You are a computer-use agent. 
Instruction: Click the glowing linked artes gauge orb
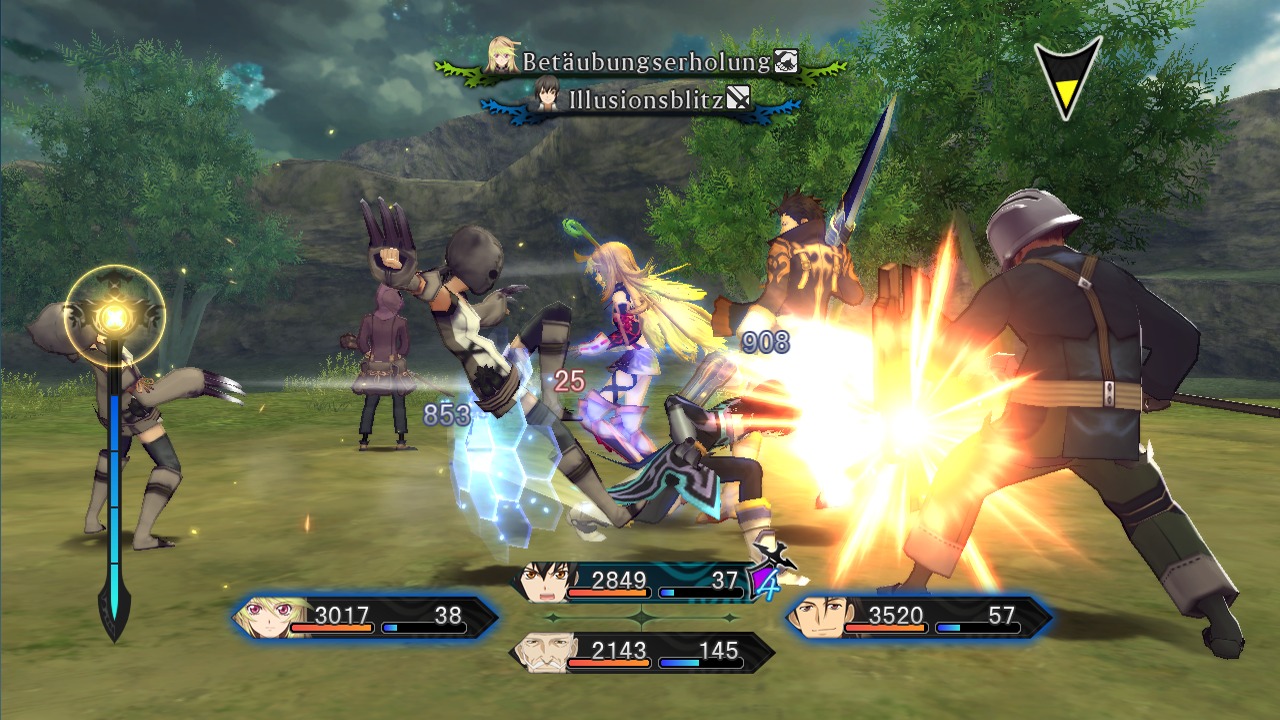pos(115,318)
